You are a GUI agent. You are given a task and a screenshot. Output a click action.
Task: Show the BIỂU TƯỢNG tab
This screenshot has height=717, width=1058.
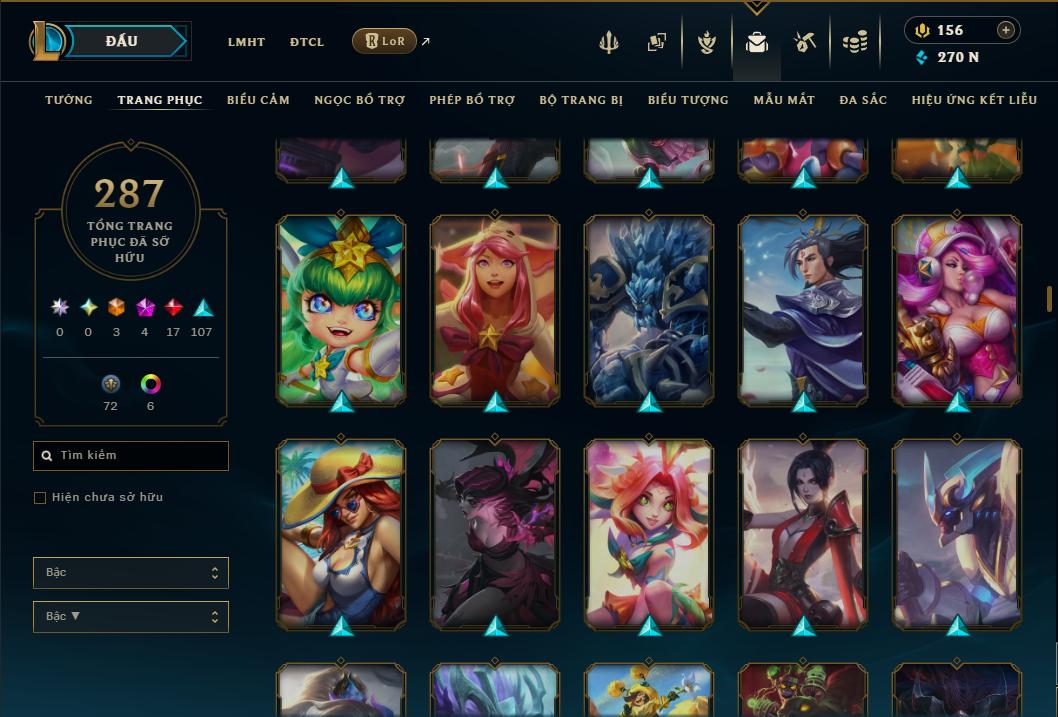pyautogui.click(x=688, y=100)
